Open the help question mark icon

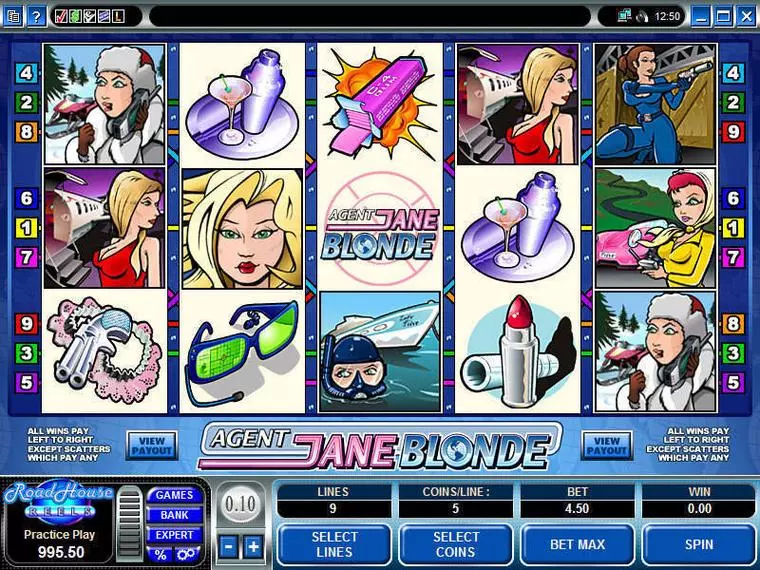37,16
